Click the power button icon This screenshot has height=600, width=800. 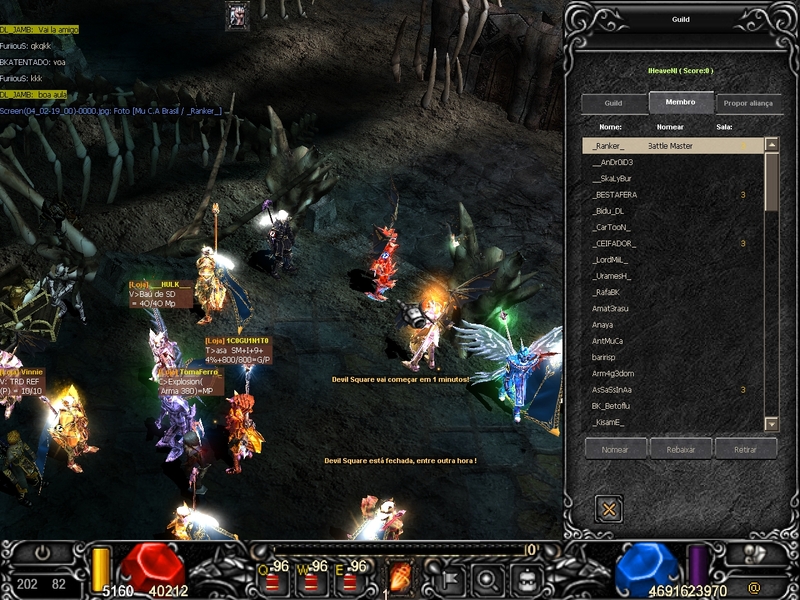pos(42,551)
